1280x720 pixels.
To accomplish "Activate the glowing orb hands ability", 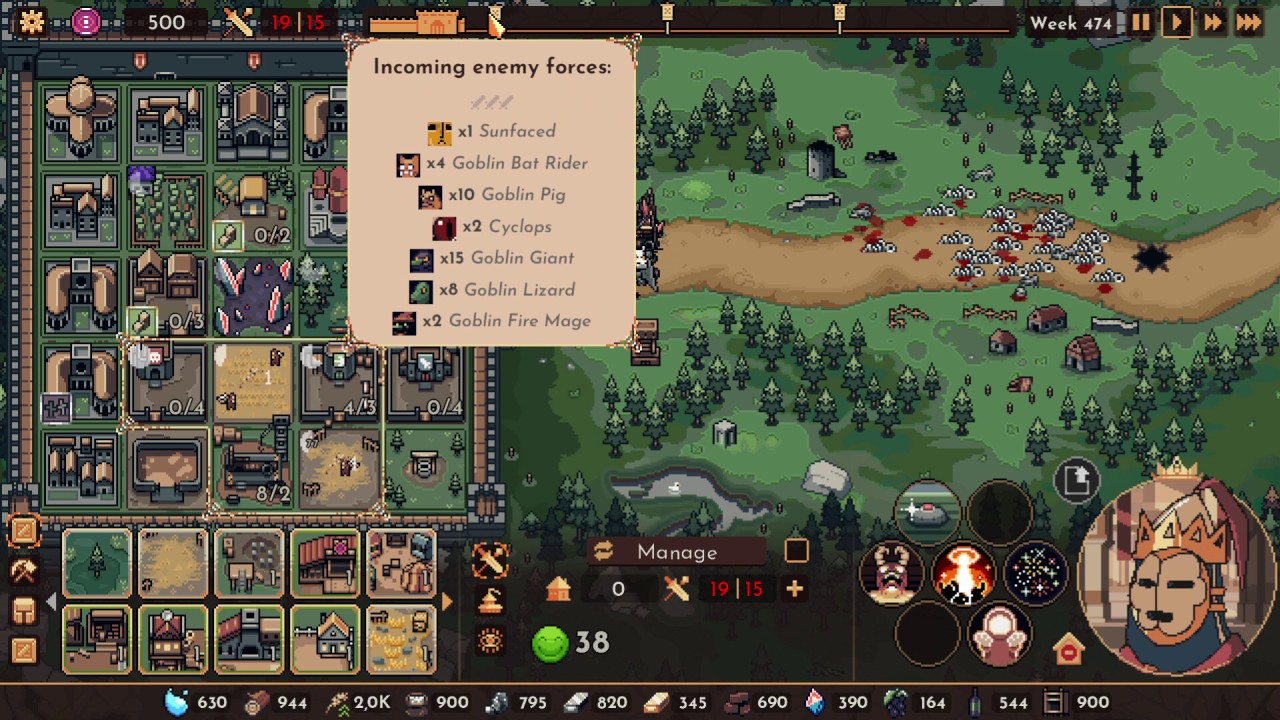I will click(999, 635).
